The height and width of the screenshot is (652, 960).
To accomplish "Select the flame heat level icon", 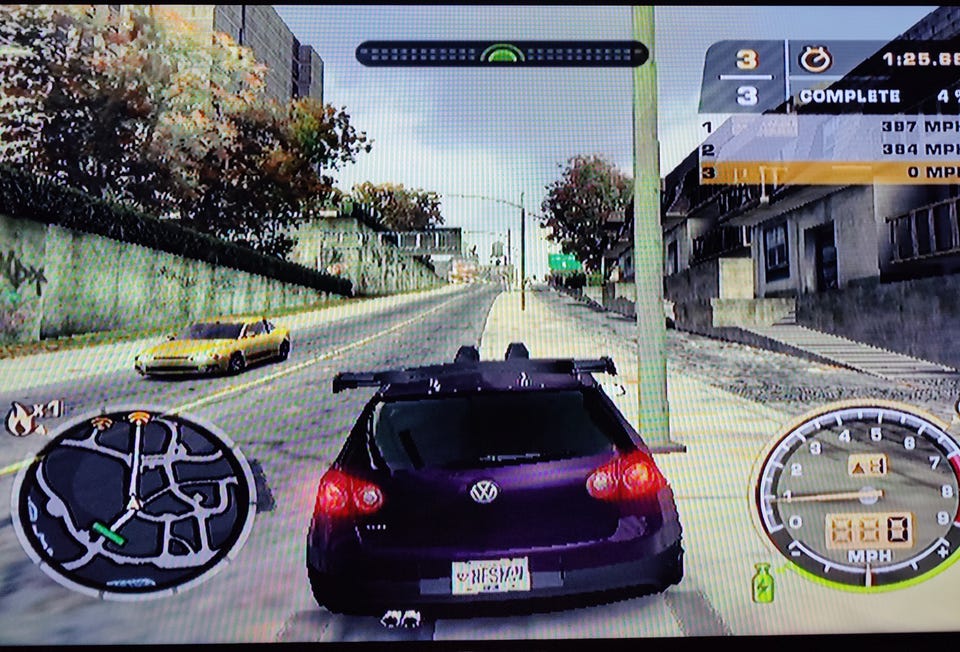I will tap(19, 419).
